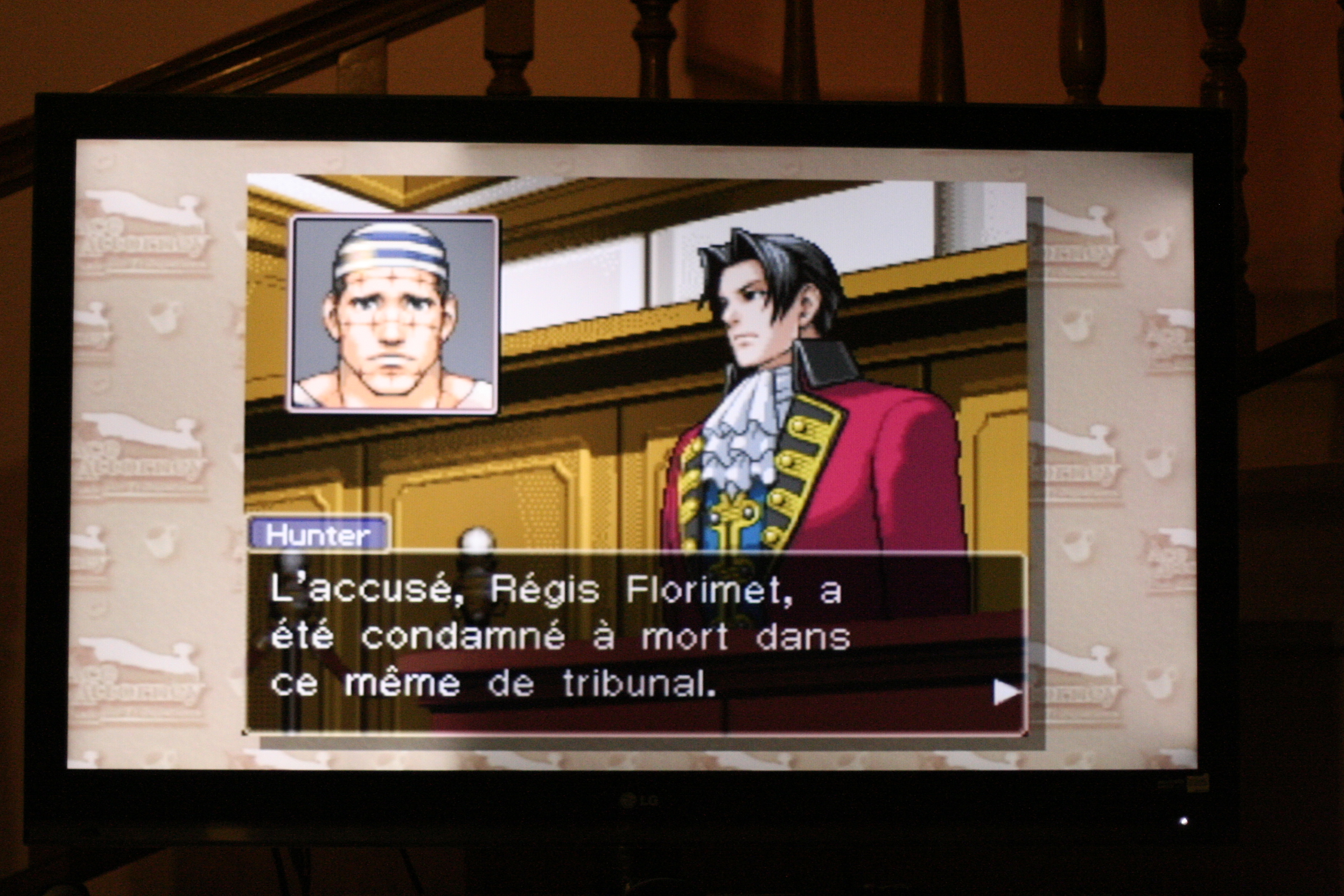The height and width of the screenshot is (896, 1344).
Task: Select the bandaged man's evidence portrait
Action: (x=392, y=314)
